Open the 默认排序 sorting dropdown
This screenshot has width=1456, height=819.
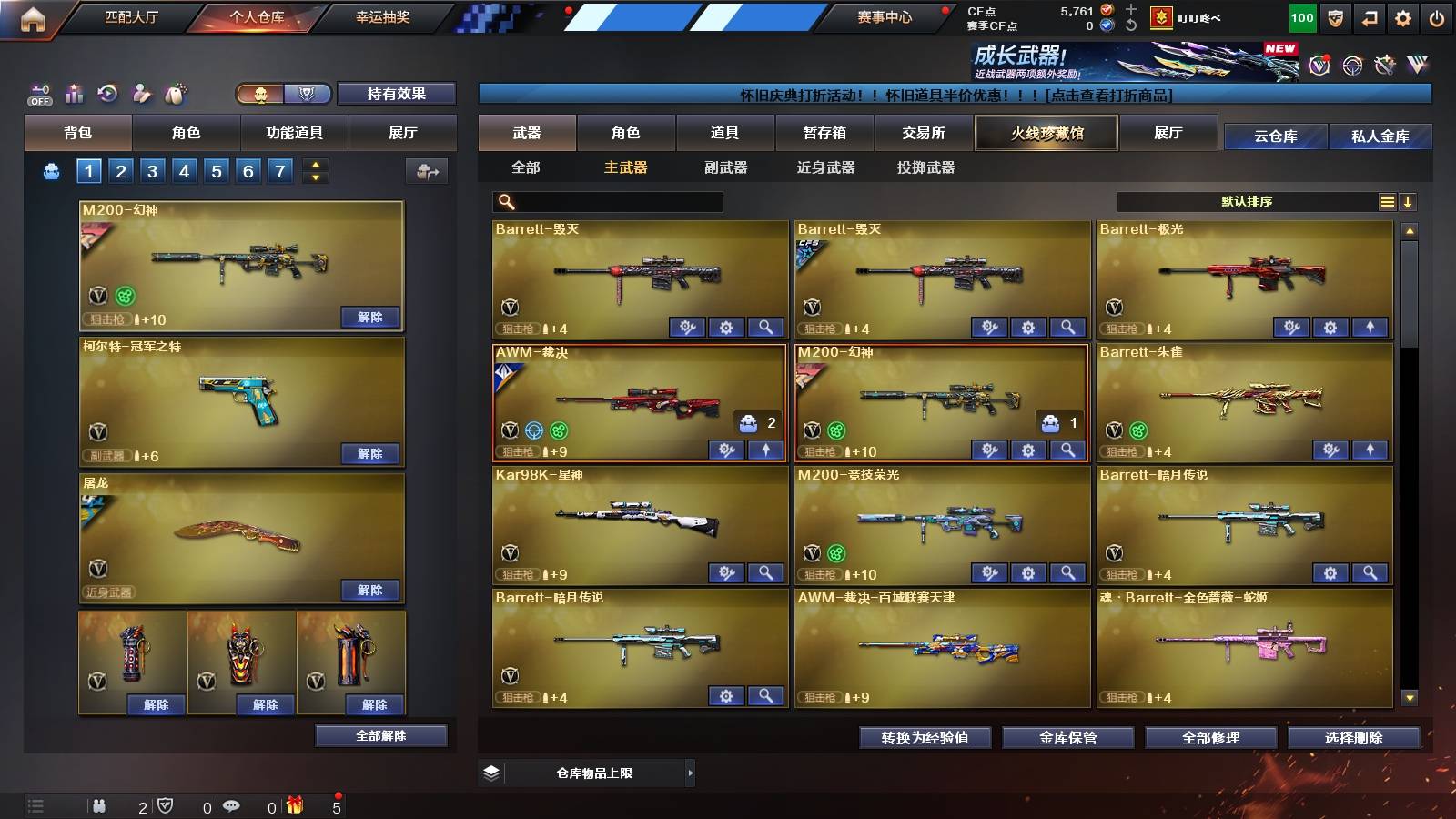(x=1247, y=201)
